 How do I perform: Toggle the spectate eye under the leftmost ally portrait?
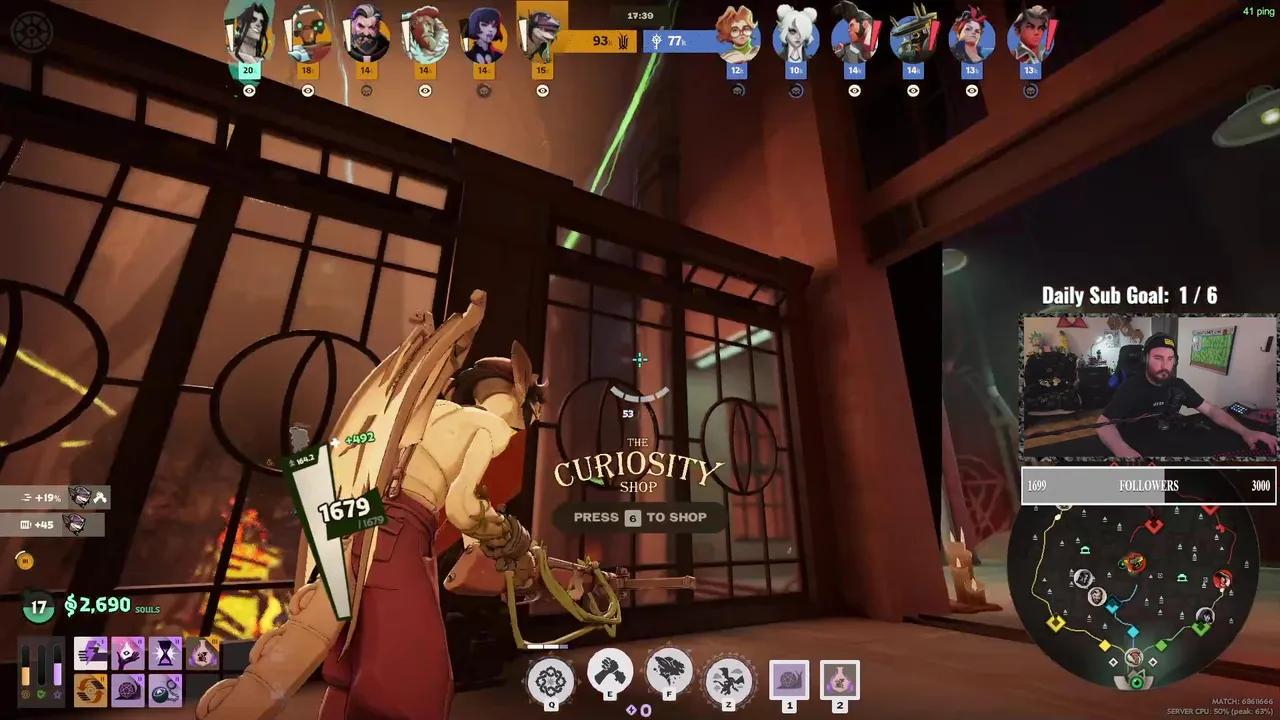pos(251,90)
